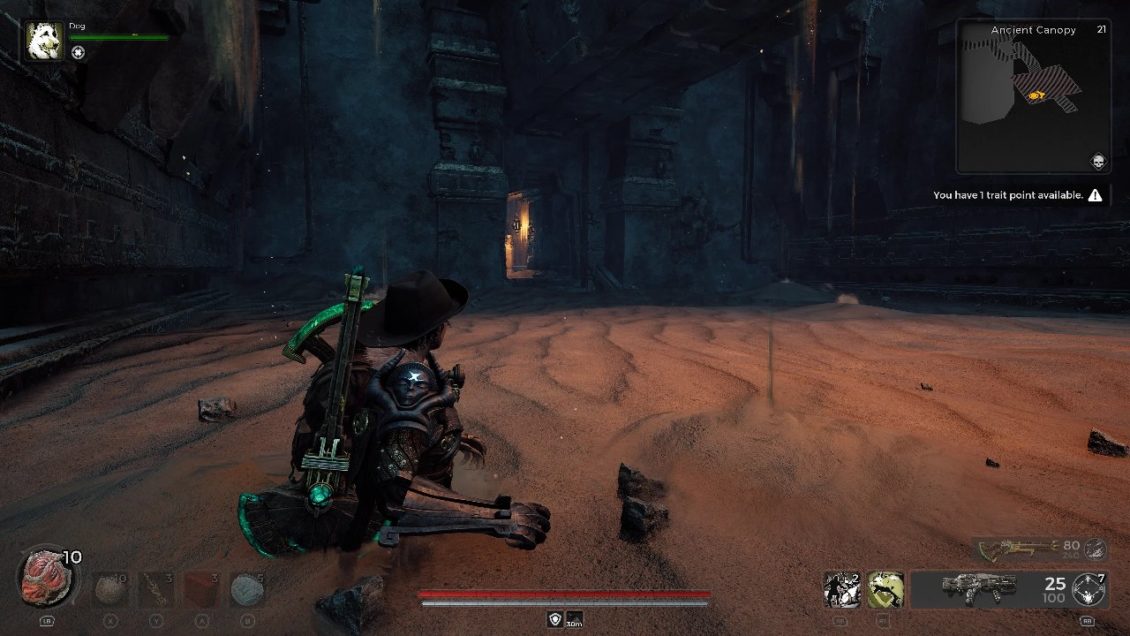Viewport: 1130px width, 636px height.
Task: Click the skull icon below the minimap
Action: pyautogui.click(x=1097, y=162)
